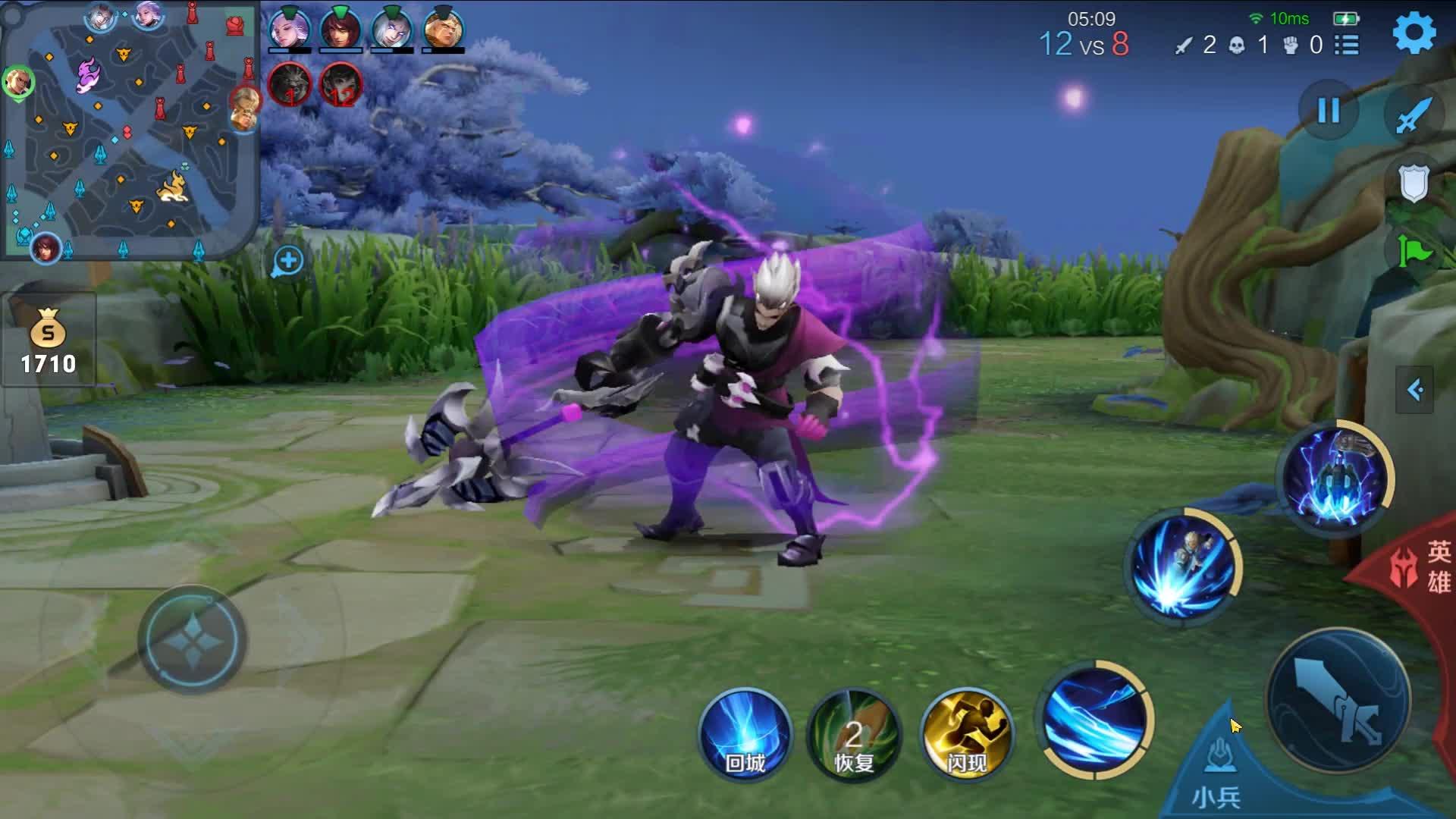Activate the blue slash wave skill
This screenshot has height=819, width=1456.
(x=1095, y=720)
